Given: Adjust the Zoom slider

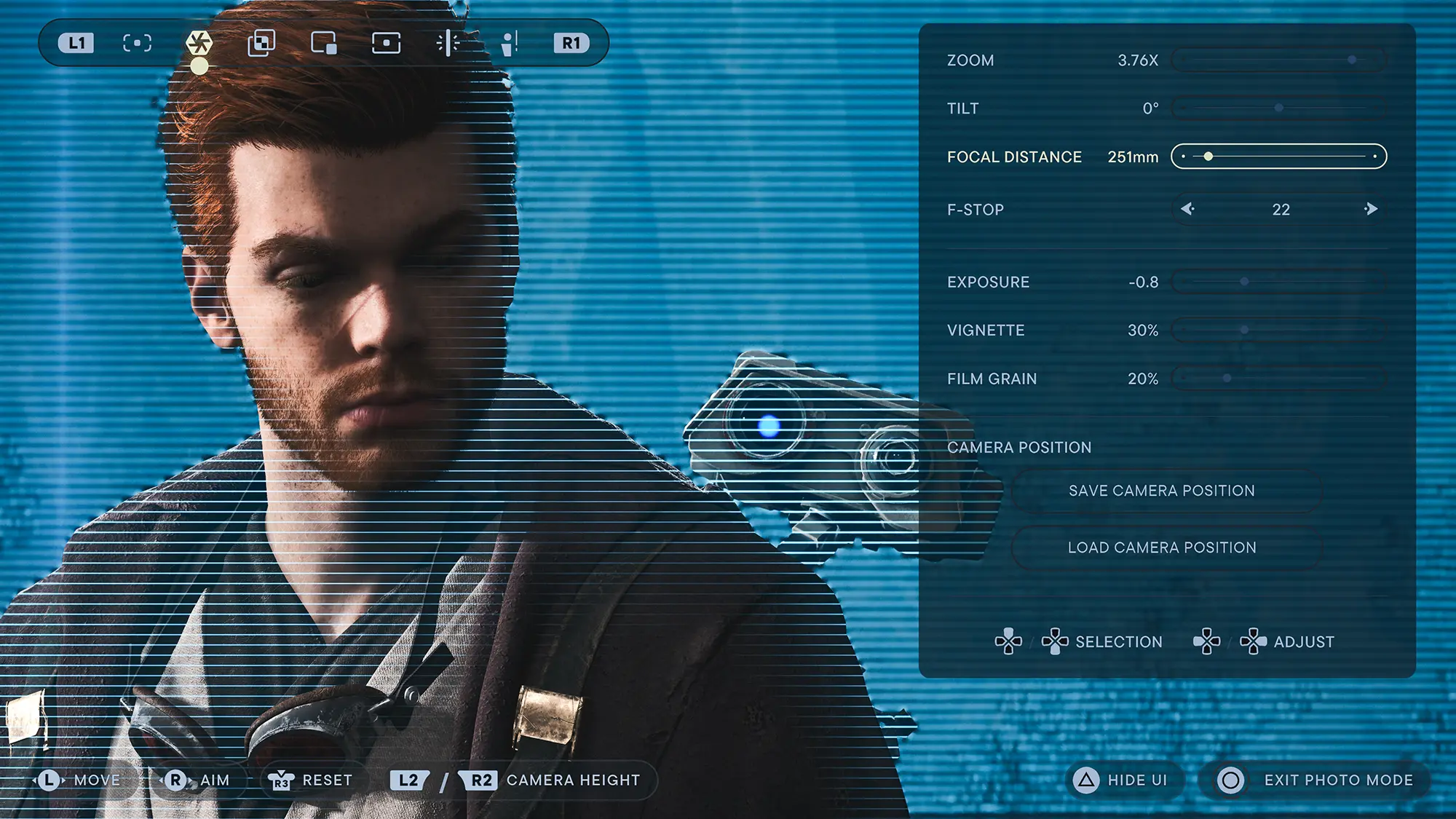Looking at the screenshot, I should tap(1278, 60).
